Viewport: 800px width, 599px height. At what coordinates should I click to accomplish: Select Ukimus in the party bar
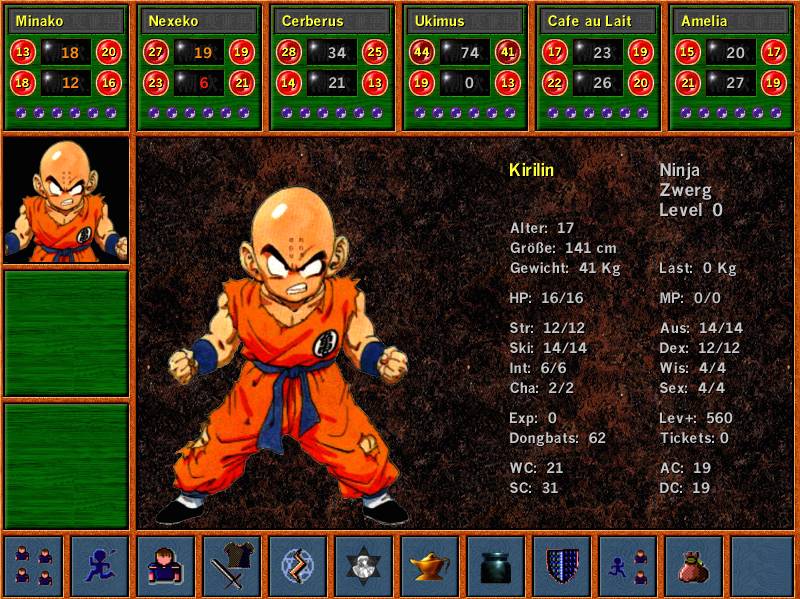pos(465,67)
